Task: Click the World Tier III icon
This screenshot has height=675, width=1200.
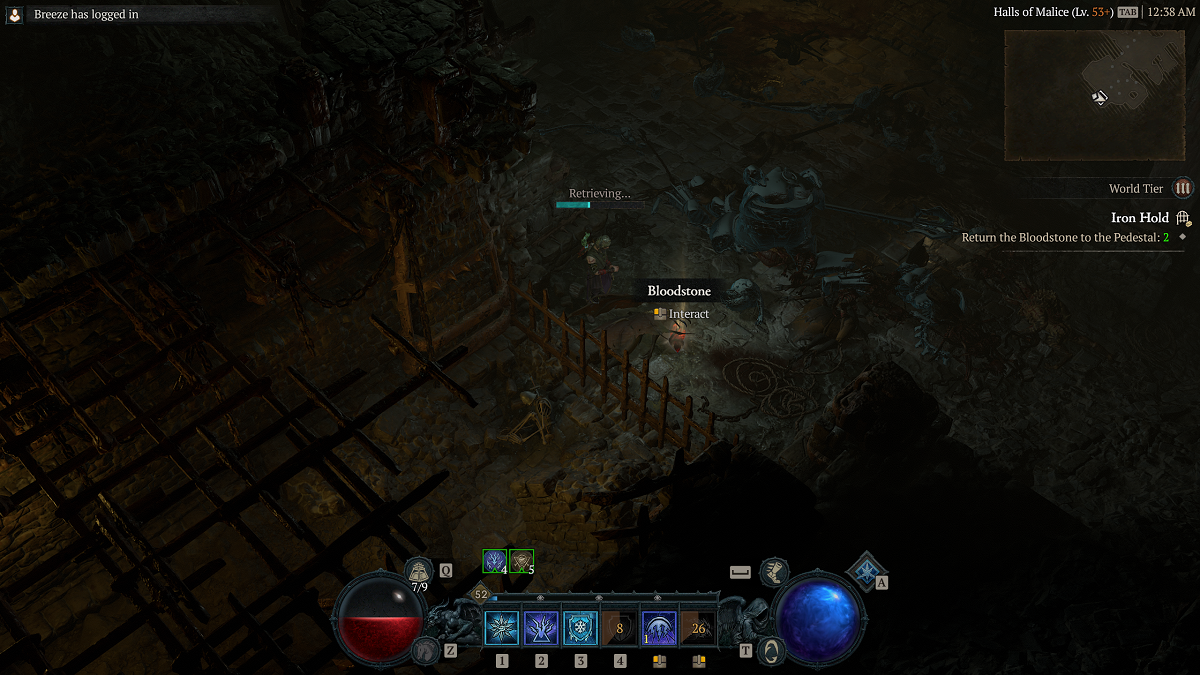Action: [x=1183, y=188]
